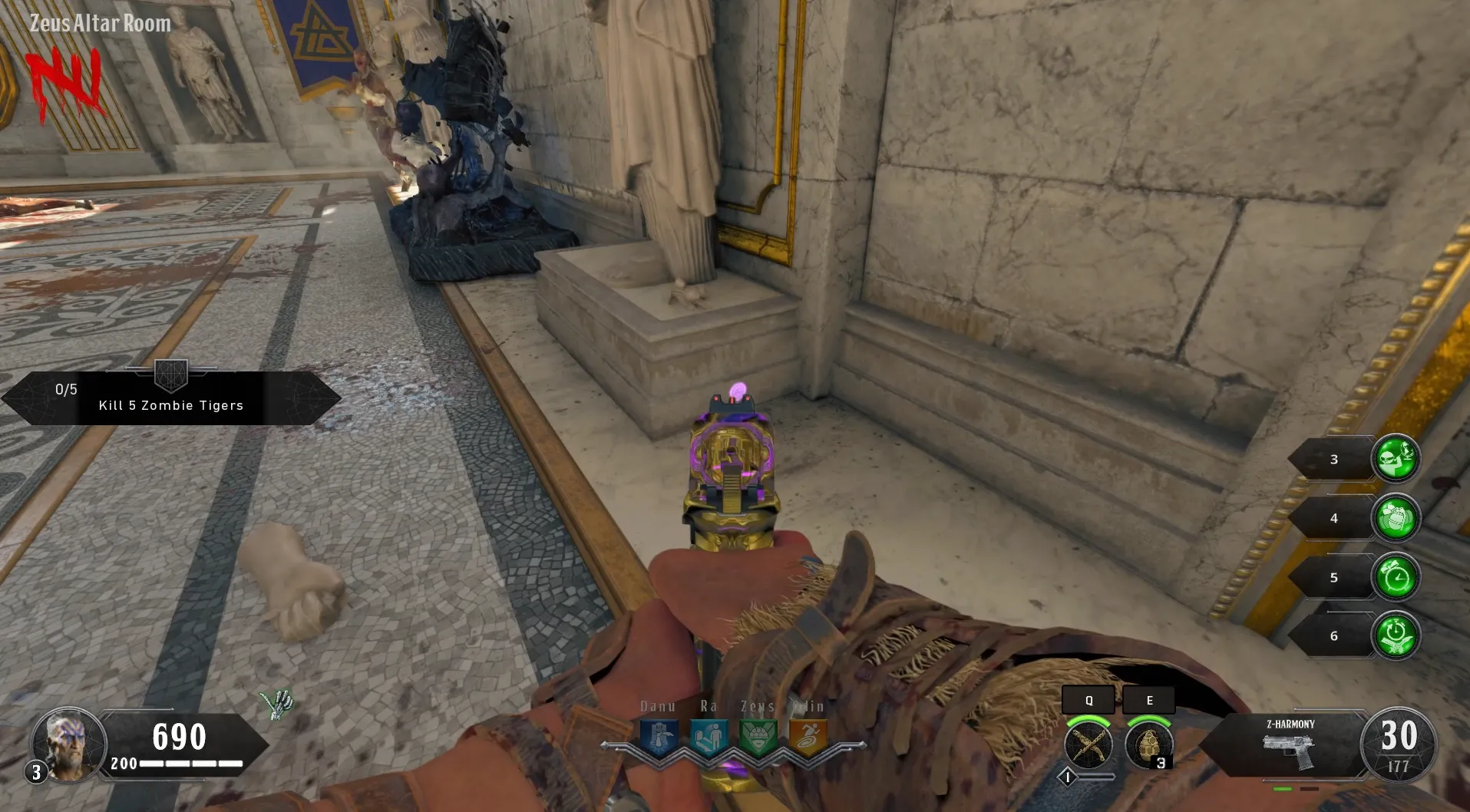Select the teal Ra perk icon
Image resolution: width=1470 pixels, height=812 pixels.
click(709, 738)
